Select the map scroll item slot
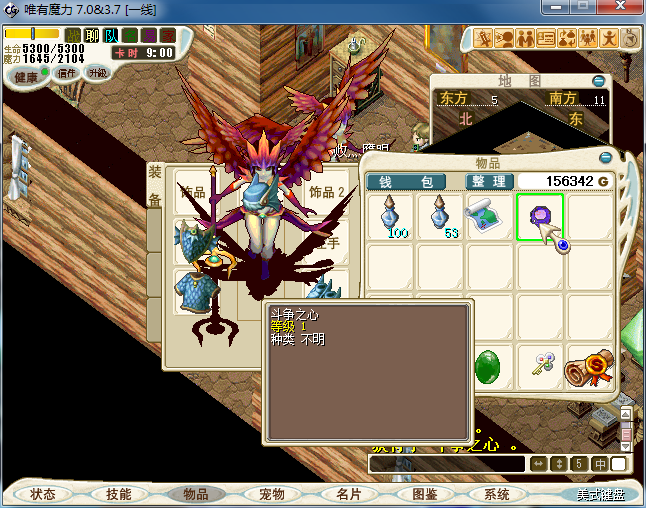 click(x=490, y=216)
